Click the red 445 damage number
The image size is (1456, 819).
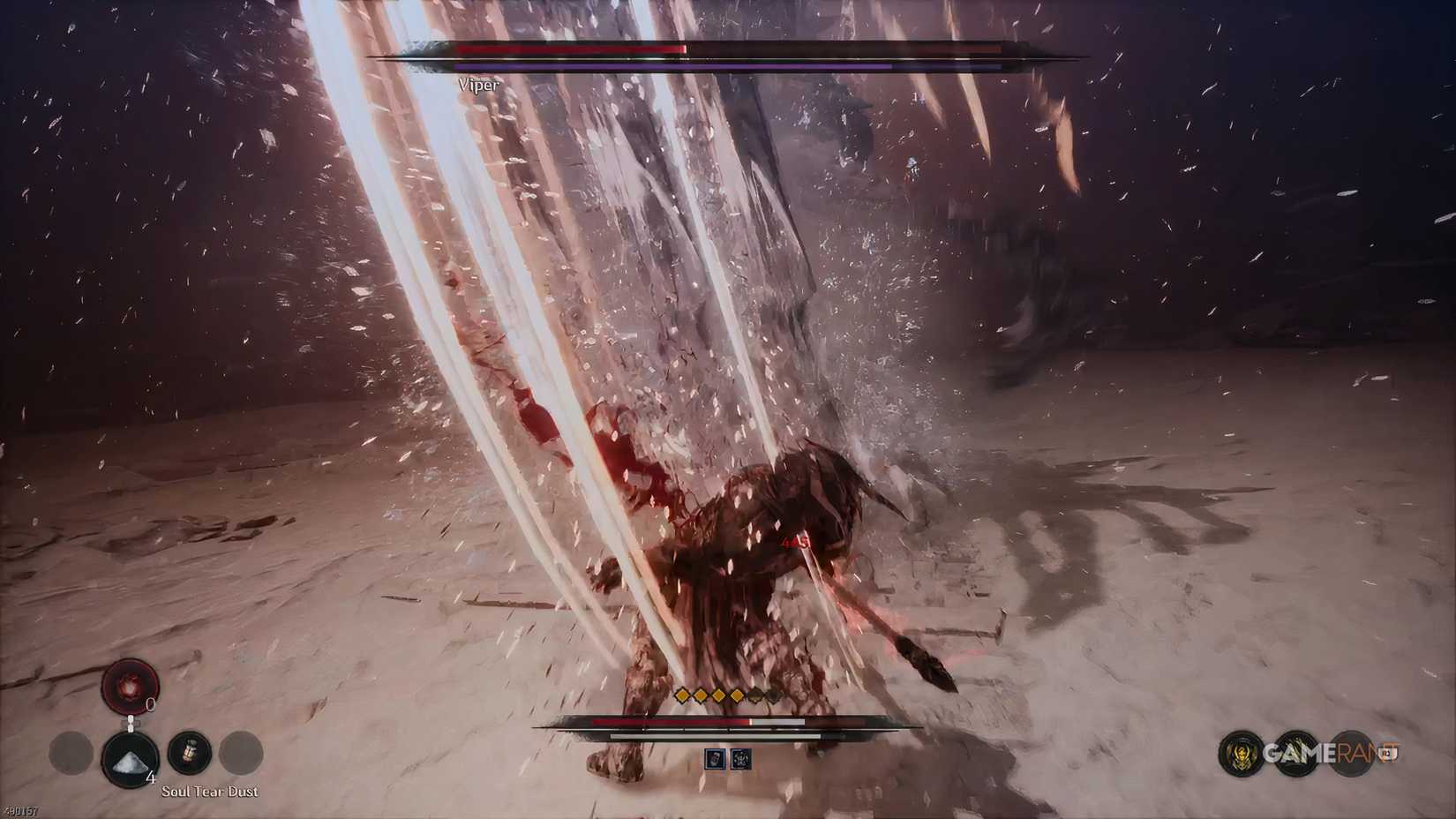796,542
